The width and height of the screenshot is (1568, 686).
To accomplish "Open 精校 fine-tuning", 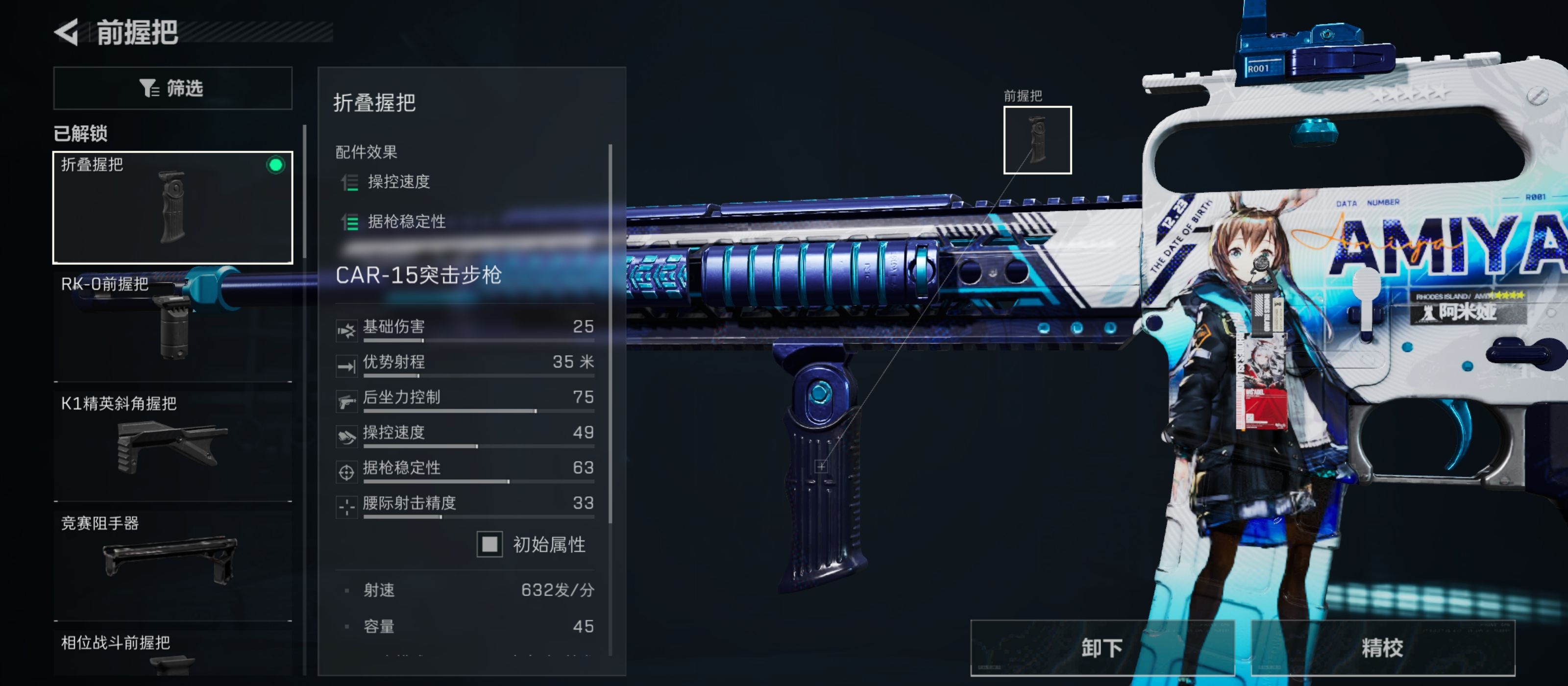I will pos(1382,648).
